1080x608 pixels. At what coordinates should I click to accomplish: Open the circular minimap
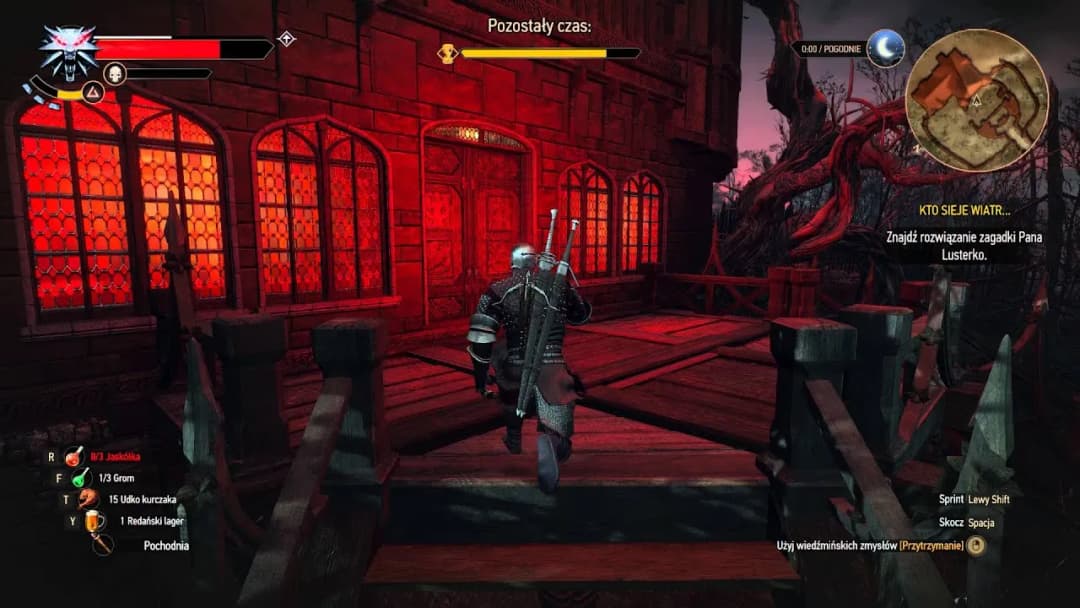(x=976, y=100)
